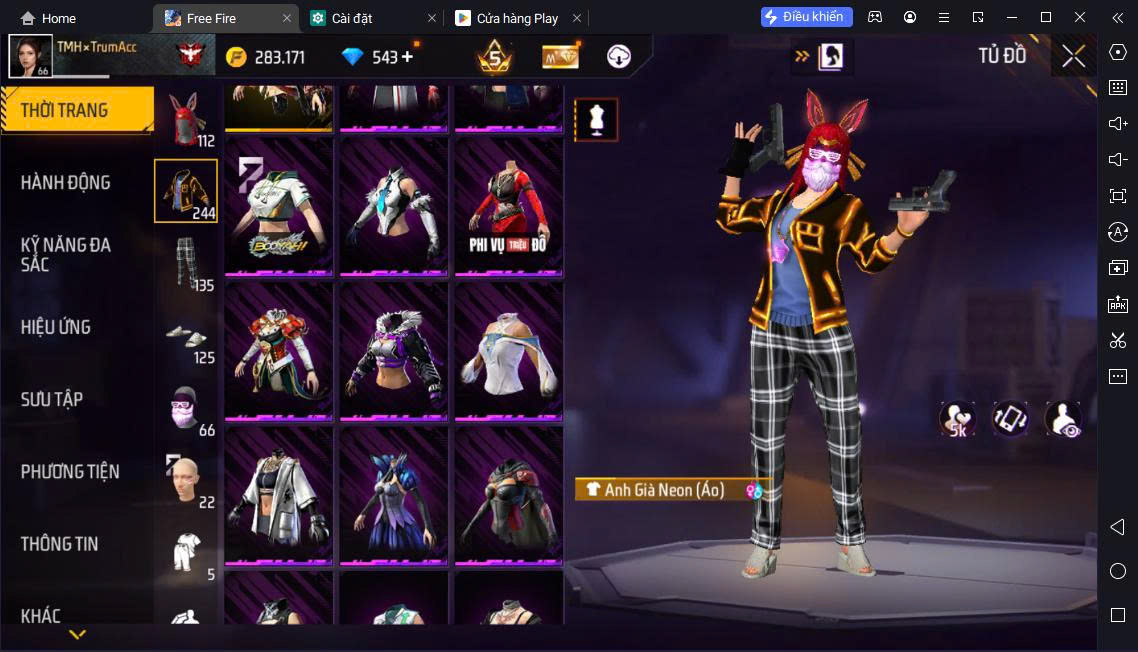
Task: Add diamonds with the plus button
Action: click(x=407, y=57)
